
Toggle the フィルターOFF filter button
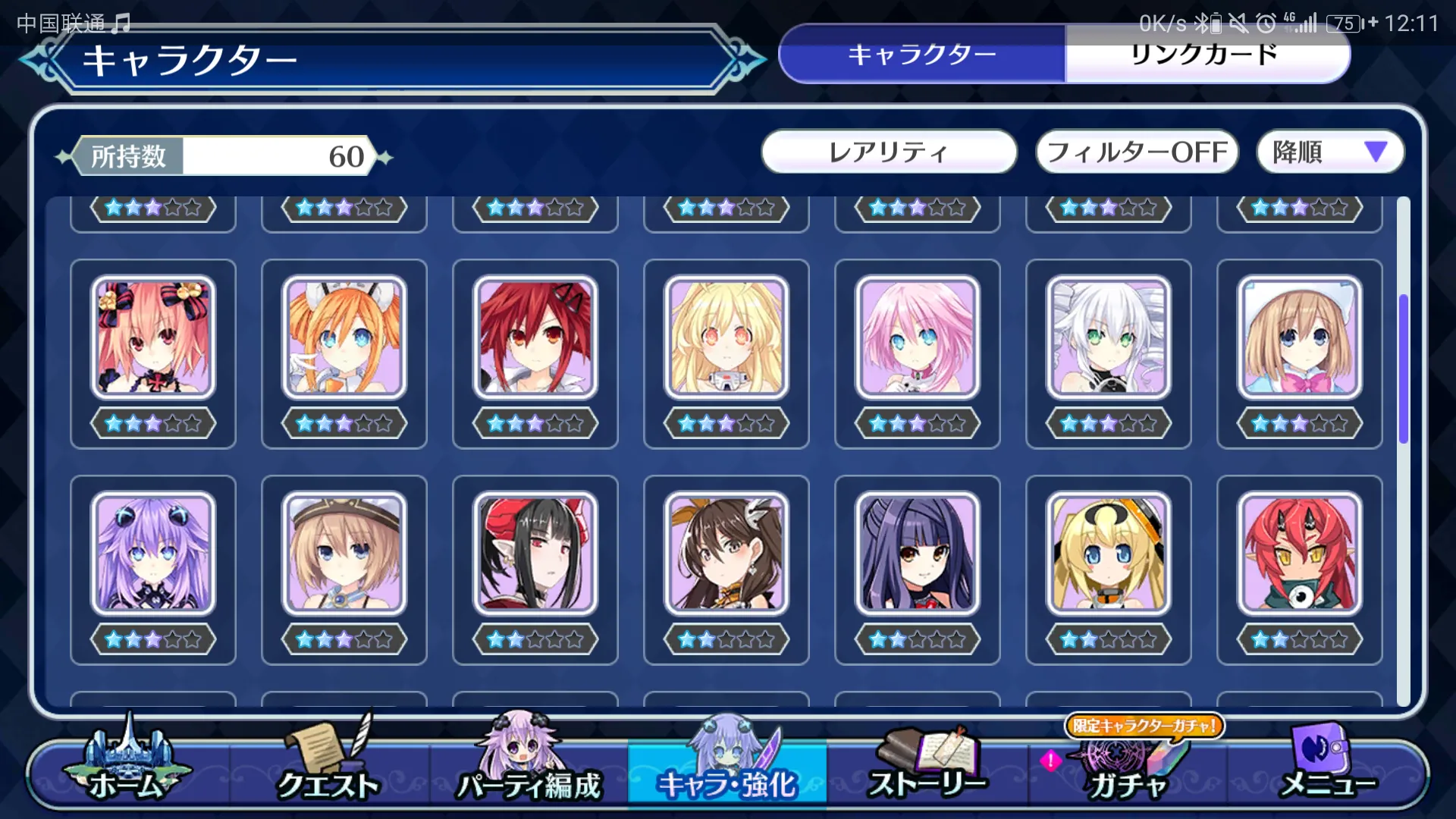coord(1136,152)
